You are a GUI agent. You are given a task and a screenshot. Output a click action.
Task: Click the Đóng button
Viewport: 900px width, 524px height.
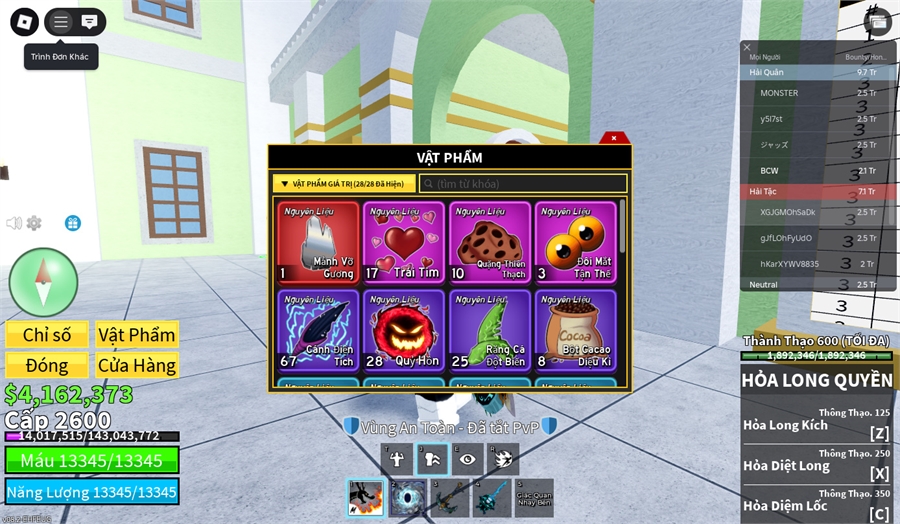click(x=47, y=365)
